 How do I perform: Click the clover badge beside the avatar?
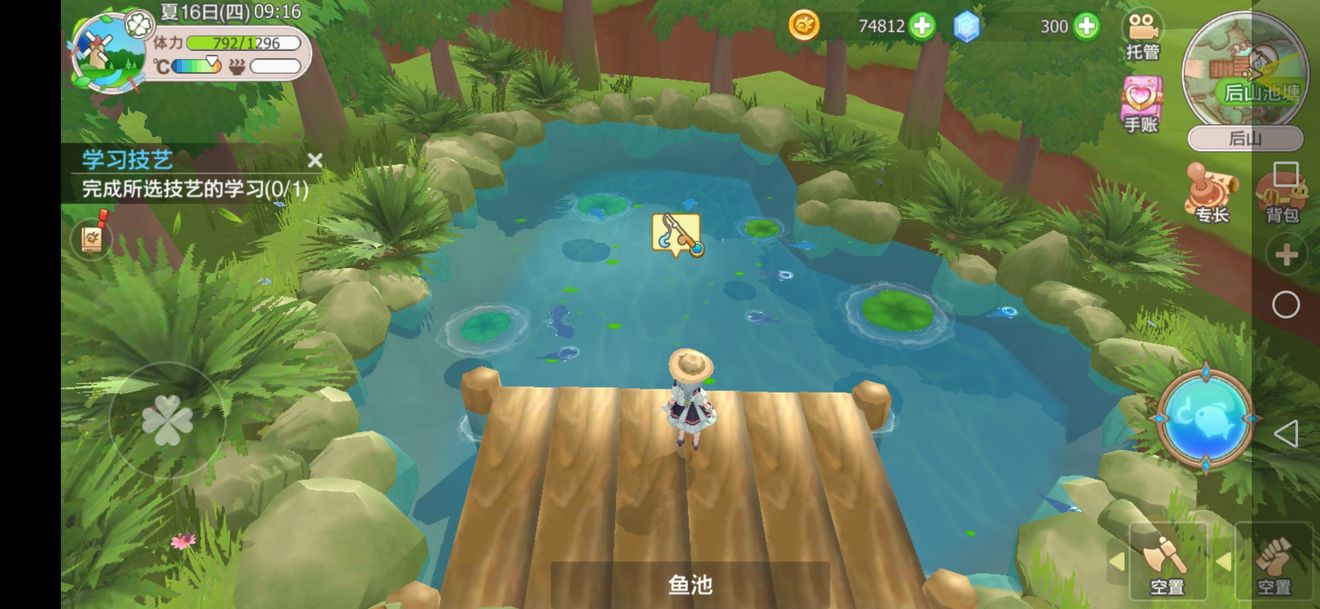pyautogui.click(x=141, y=22)
